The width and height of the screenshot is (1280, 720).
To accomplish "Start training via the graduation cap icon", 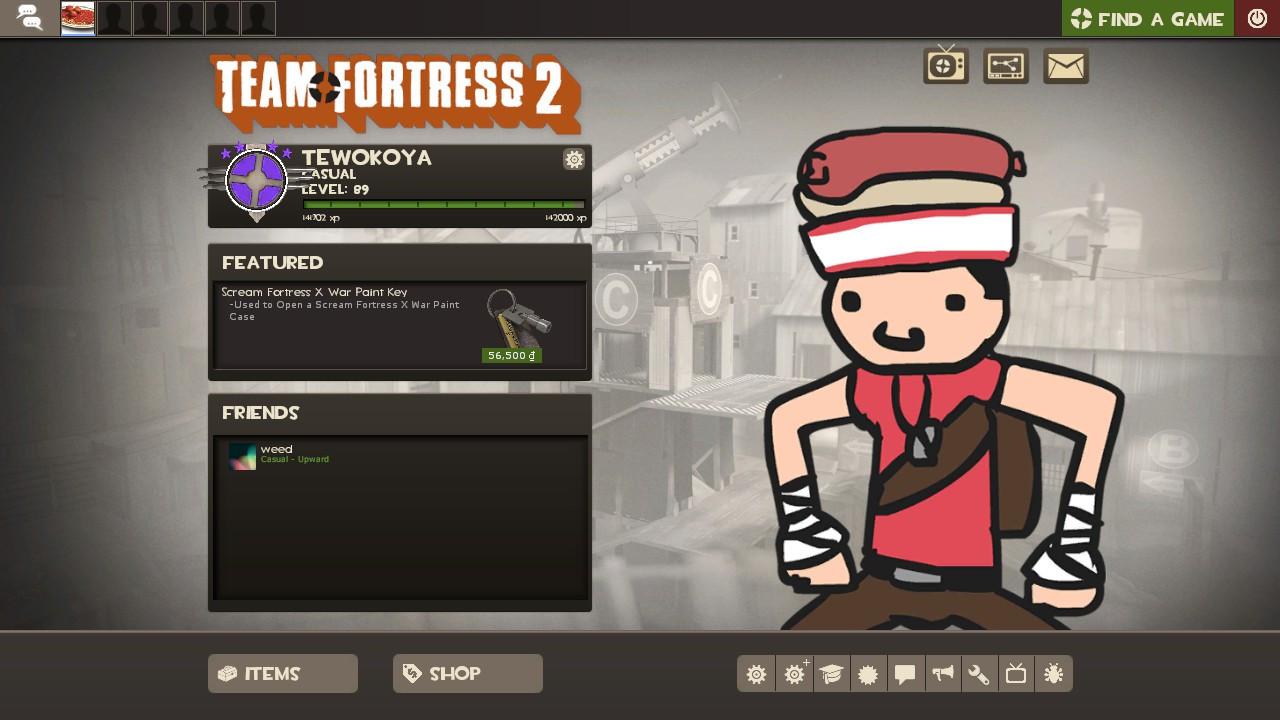I will click(x=831, y=673).
